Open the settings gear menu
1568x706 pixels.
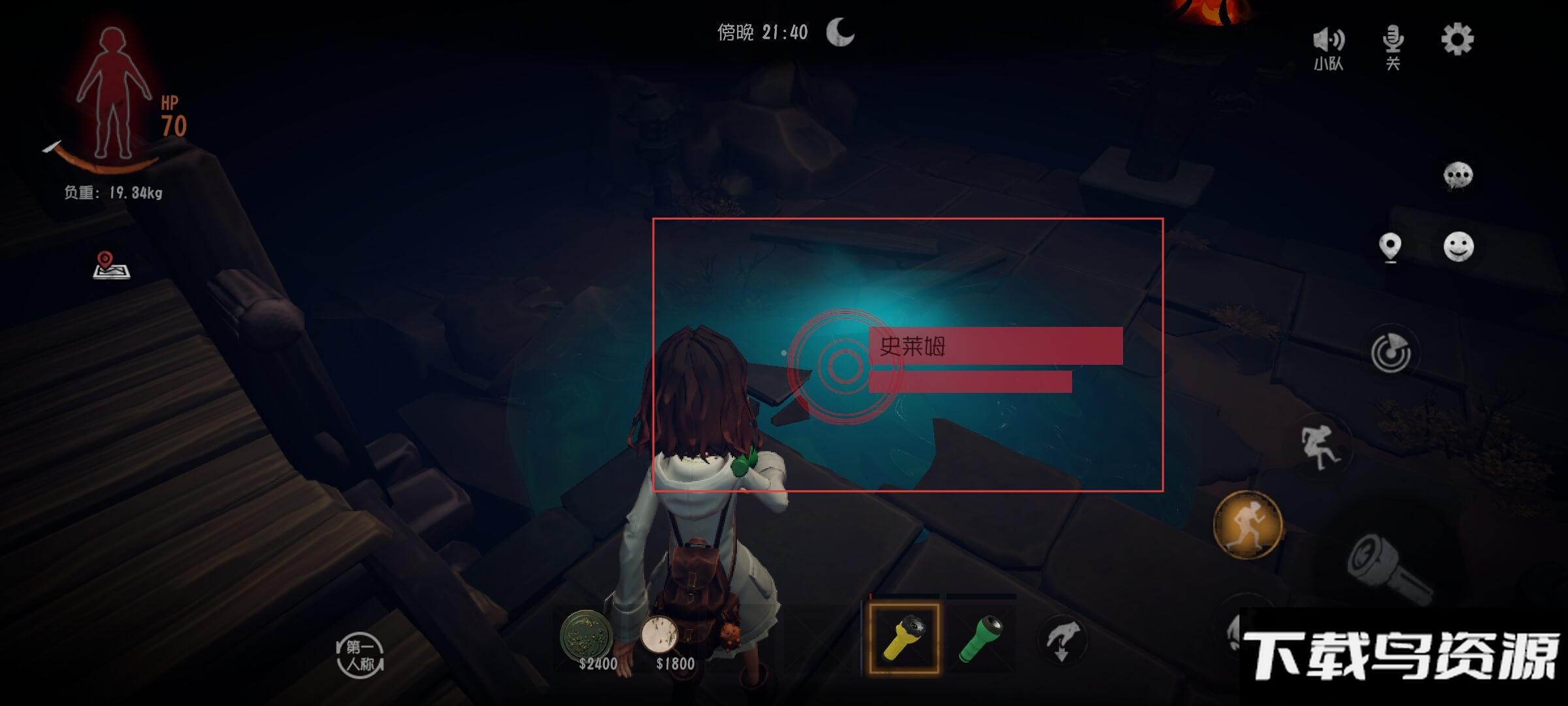coord(1457,41)
